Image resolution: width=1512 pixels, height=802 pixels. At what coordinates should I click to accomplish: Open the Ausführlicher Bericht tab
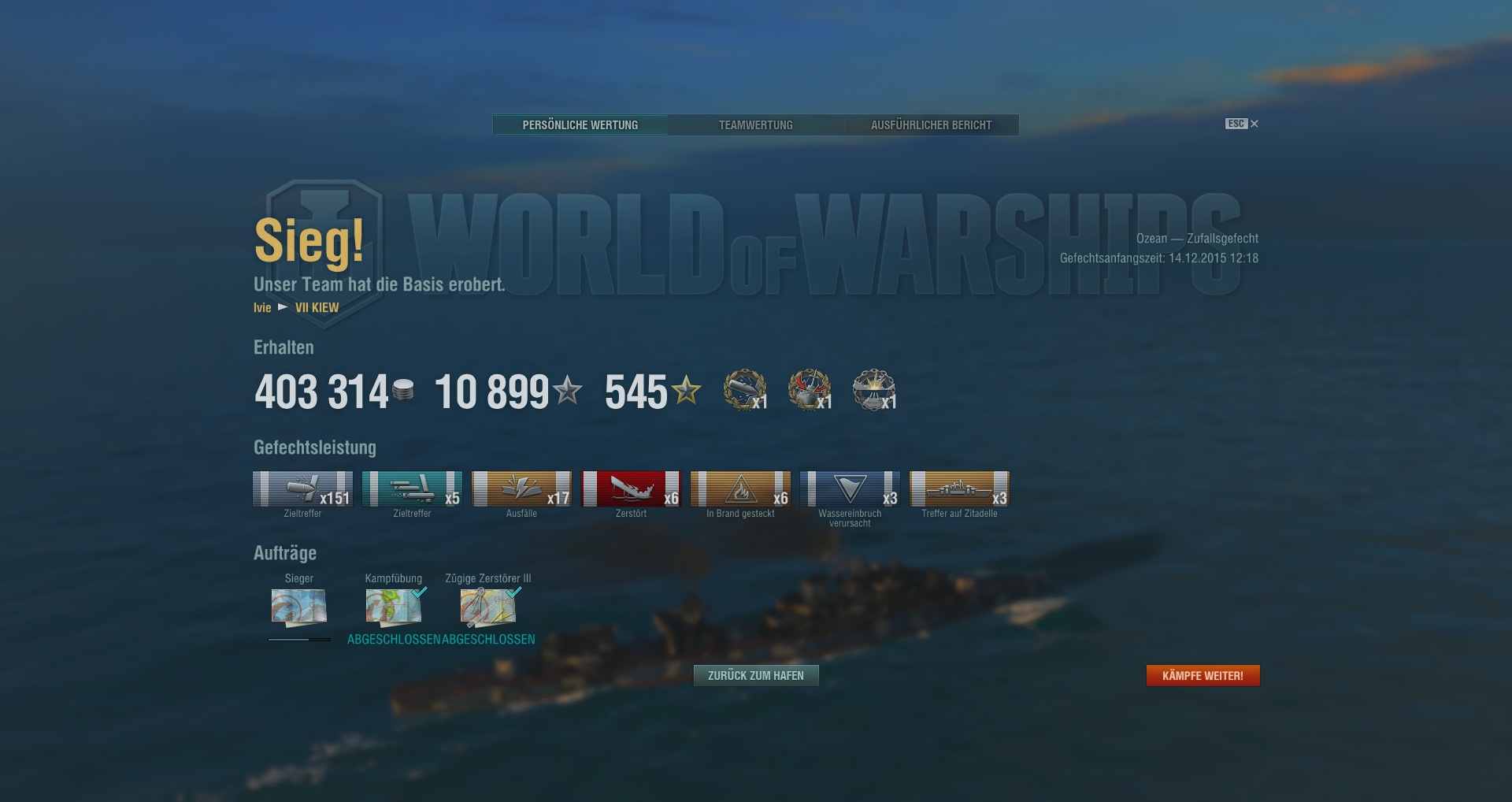coord(931,124)
